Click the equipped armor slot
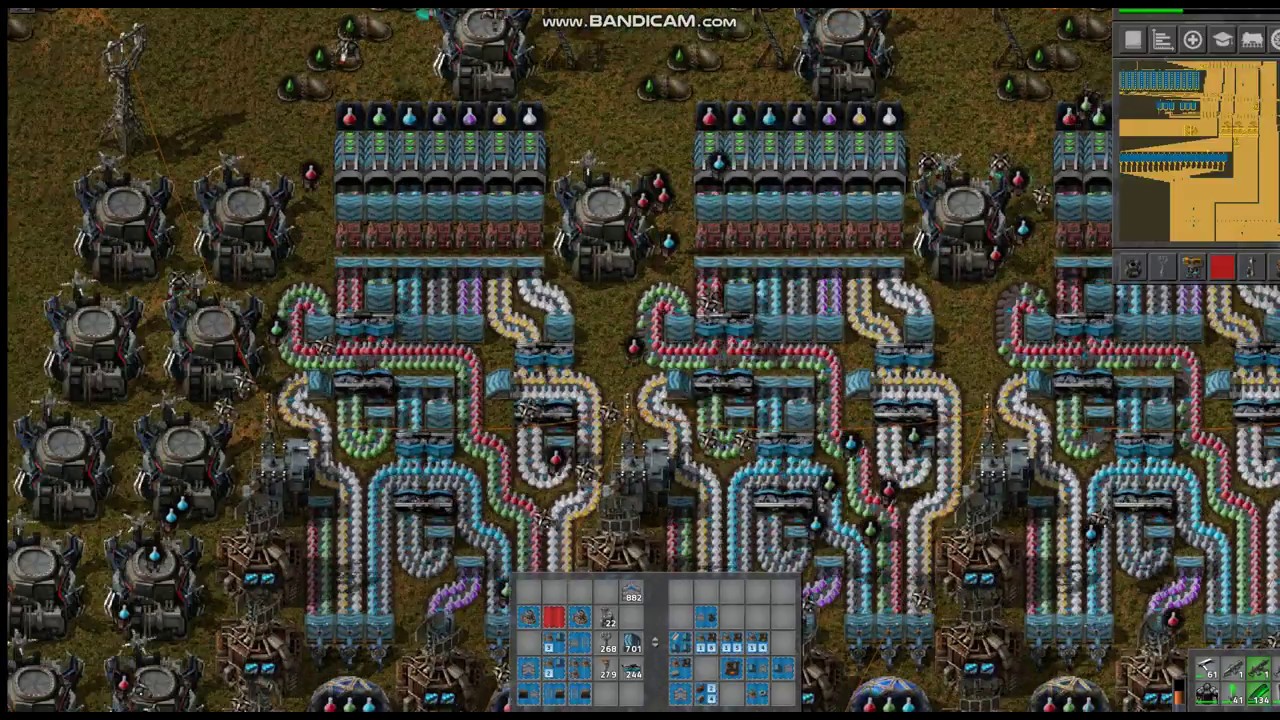This screenshot has height=720, width=1280. (1207, 695)
